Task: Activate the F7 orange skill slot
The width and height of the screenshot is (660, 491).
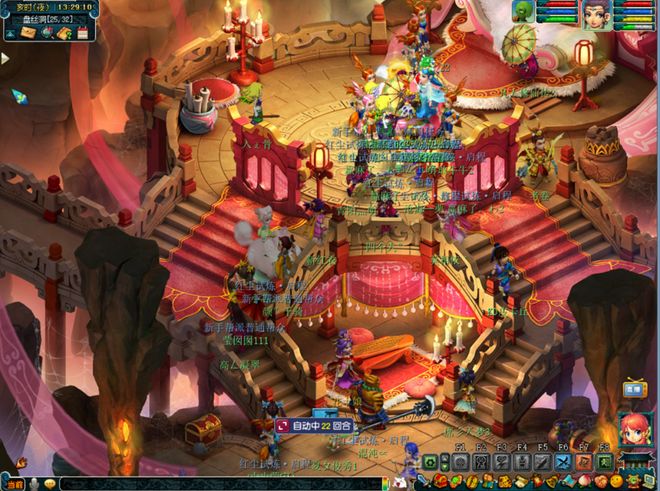Action: coord(583,462)
